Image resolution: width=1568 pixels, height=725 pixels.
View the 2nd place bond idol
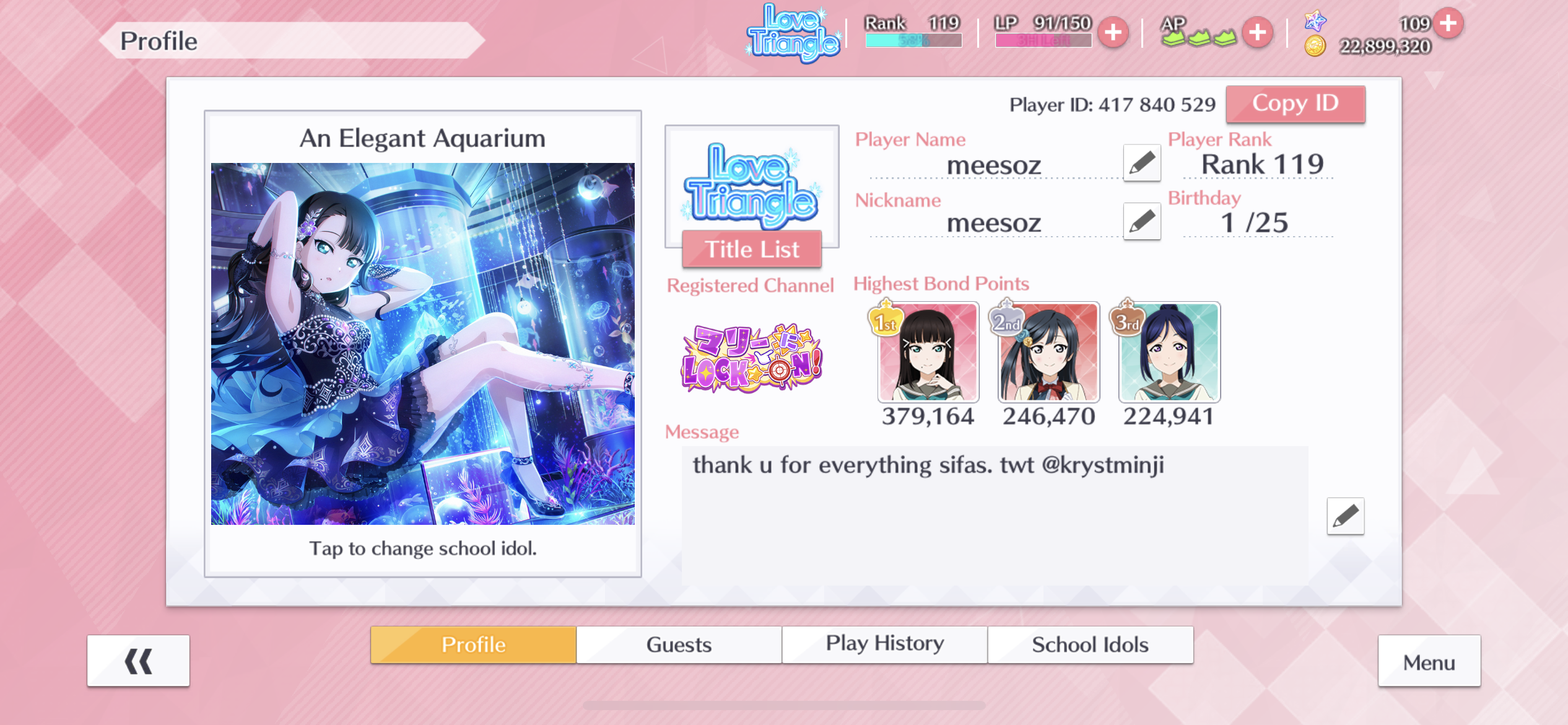point(1048,352)
